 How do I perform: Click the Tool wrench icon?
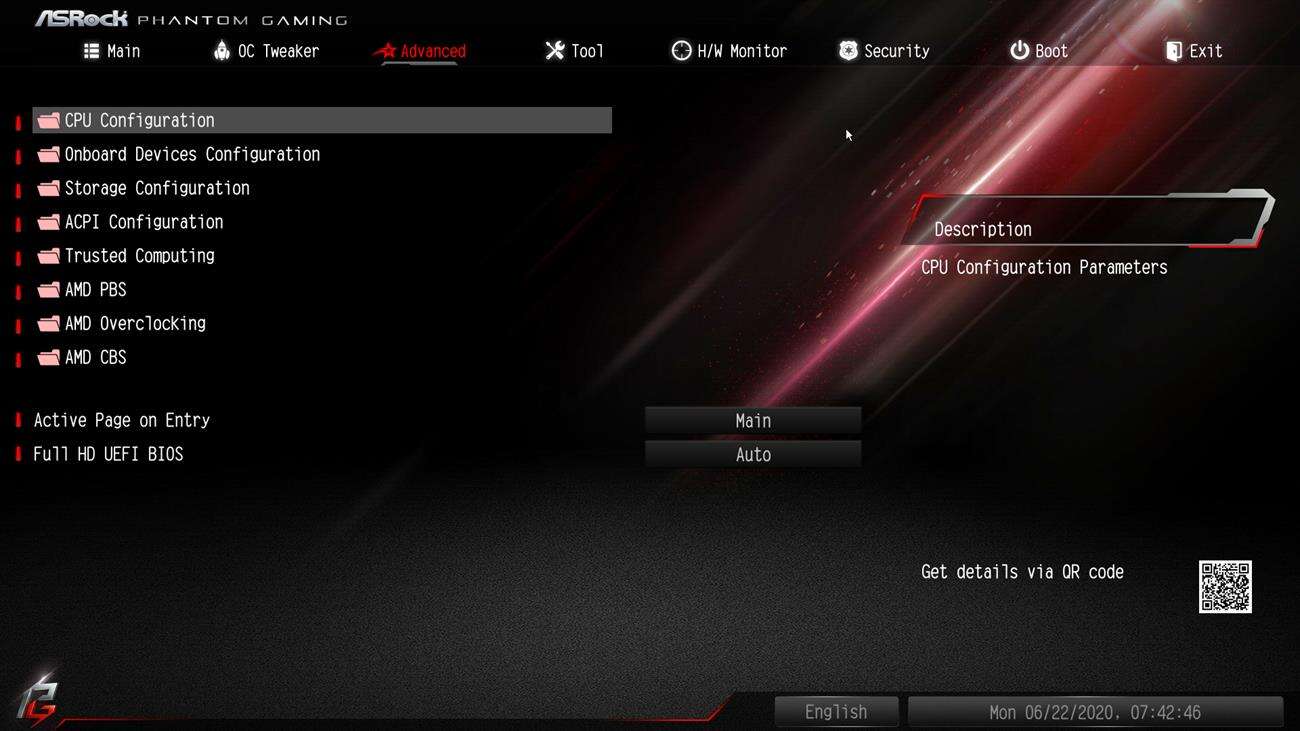554,50
